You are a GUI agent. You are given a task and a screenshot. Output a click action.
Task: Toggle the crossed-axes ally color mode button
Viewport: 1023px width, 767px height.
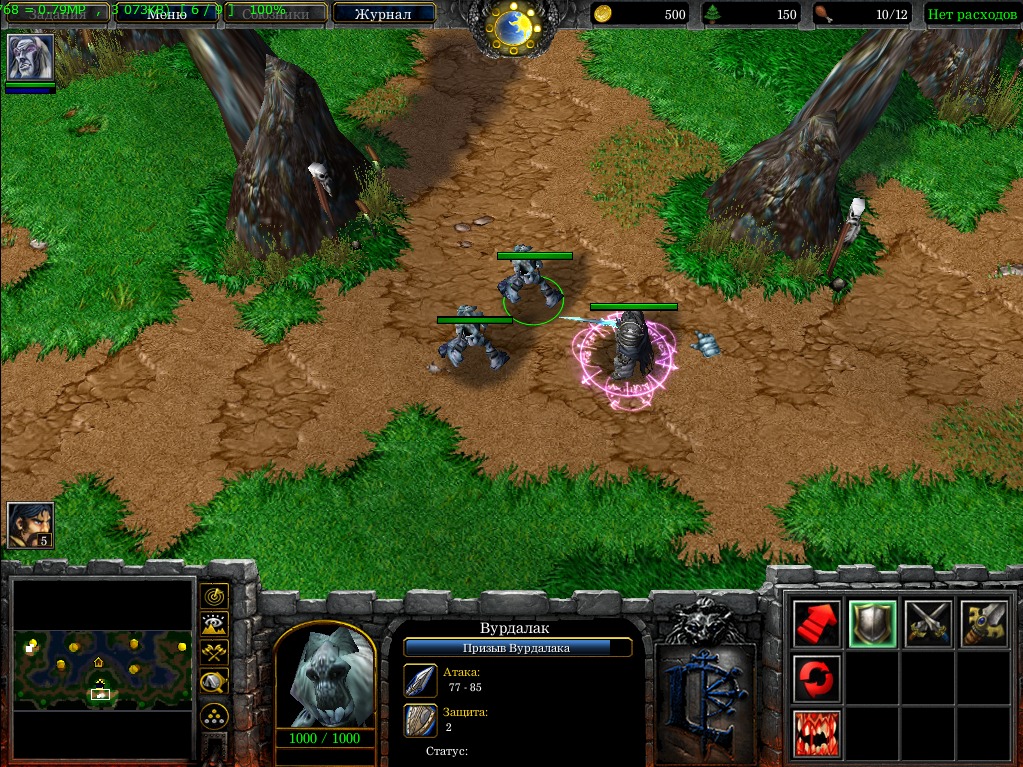point(214,654)
